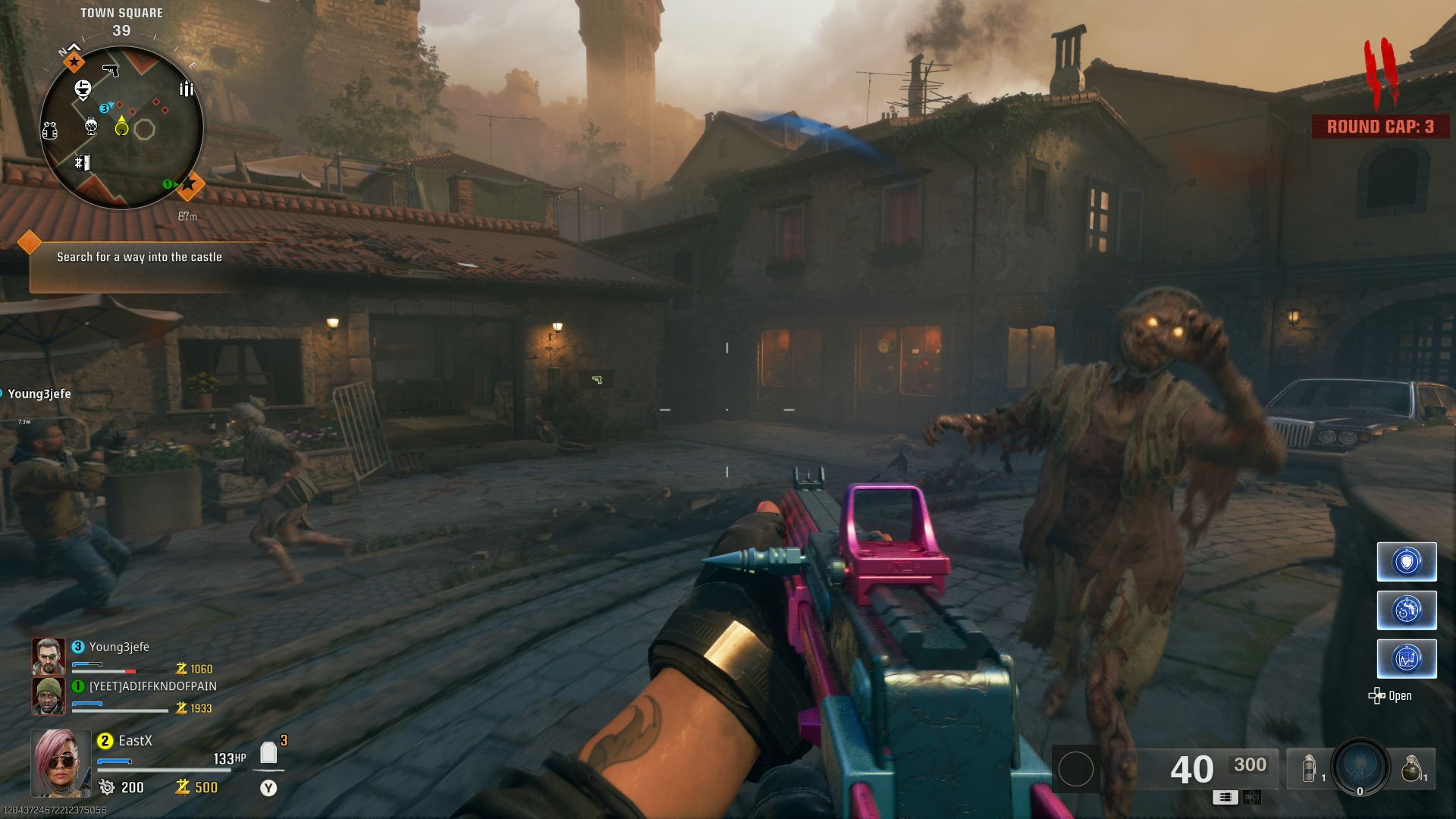Select the pistol wall-buy marker on minimap

[x=111, y=71]
